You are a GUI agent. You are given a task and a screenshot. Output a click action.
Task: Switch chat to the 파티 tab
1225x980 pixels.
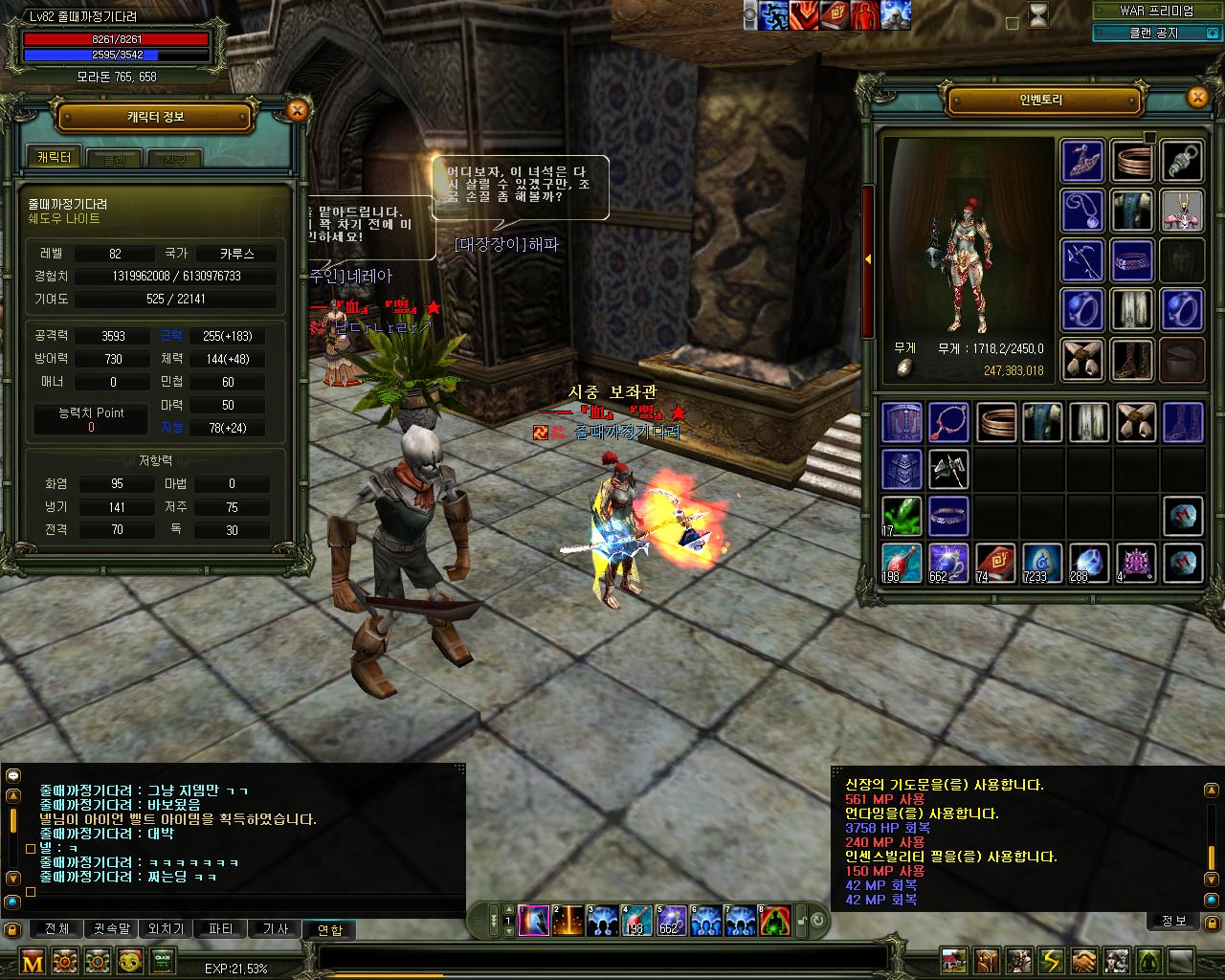[221, 928]
